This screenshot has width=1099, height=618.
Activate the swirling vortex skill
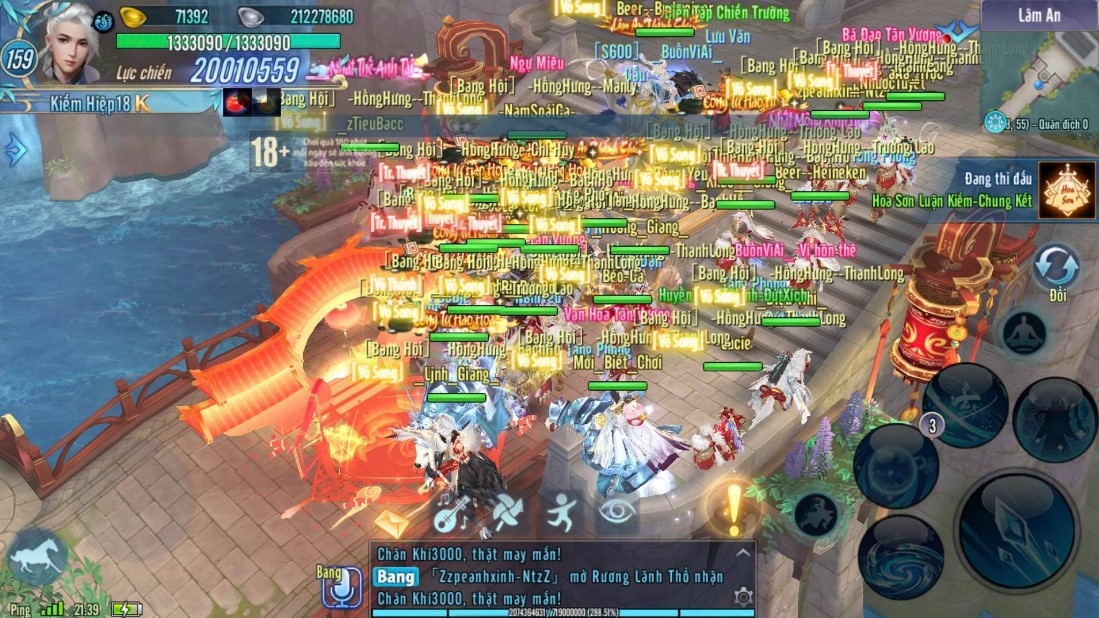(x=900, y=556)
